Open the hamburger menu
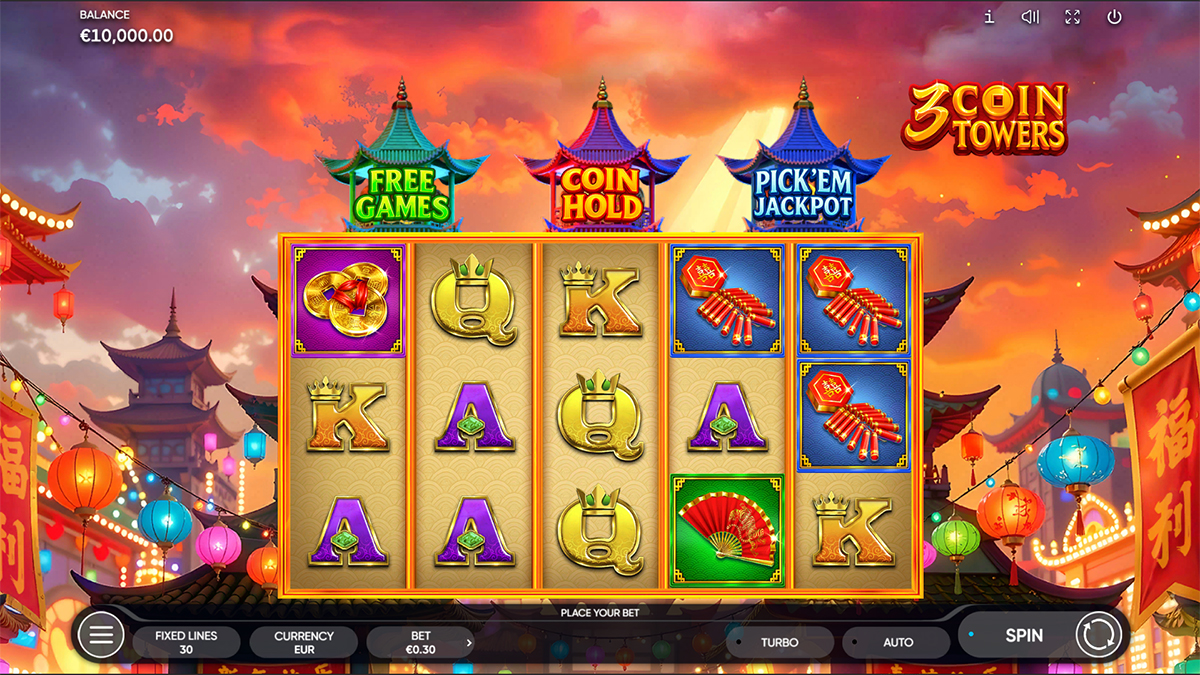 tap(101, 635)
